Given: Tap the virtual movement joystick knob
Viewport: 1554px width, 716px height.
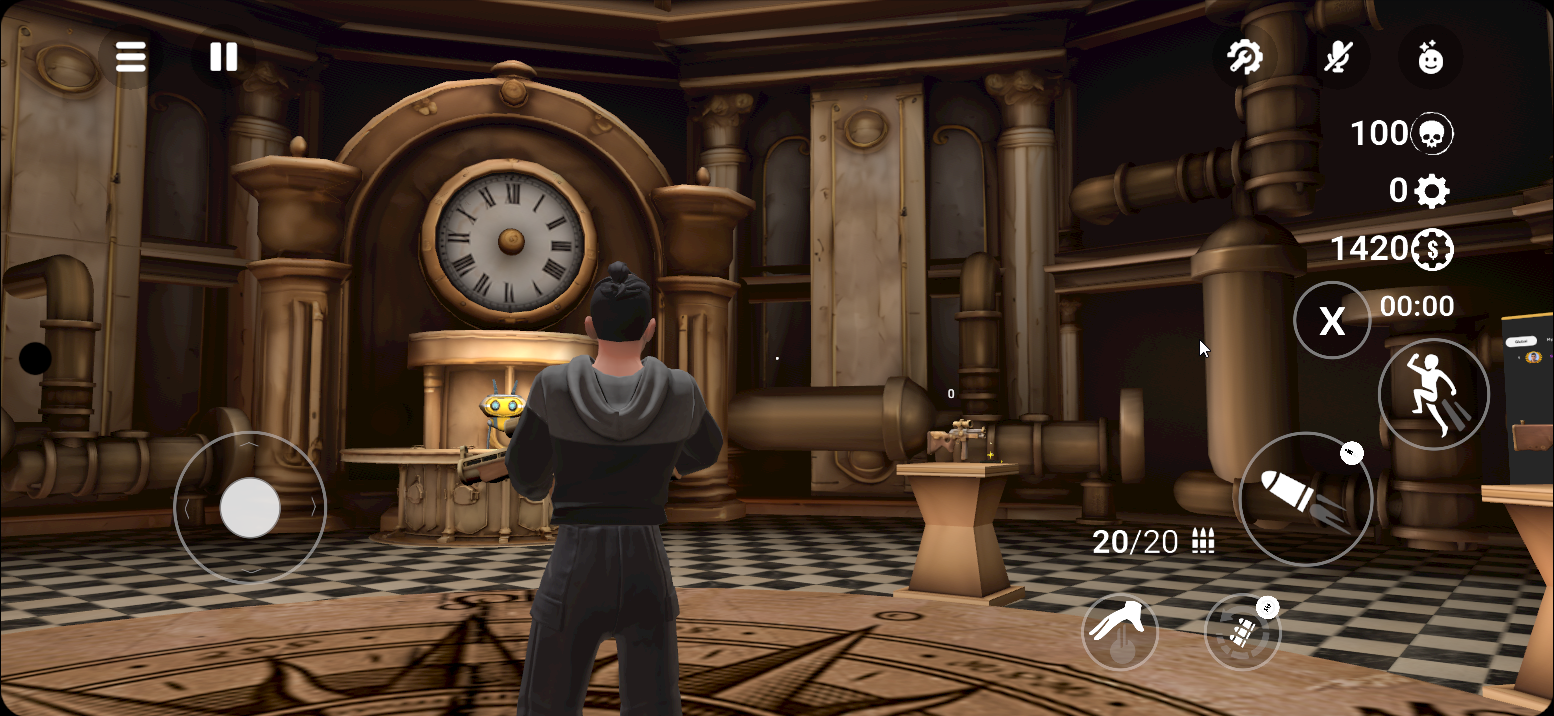Looking at the screenshot, I should pos(250,508).
